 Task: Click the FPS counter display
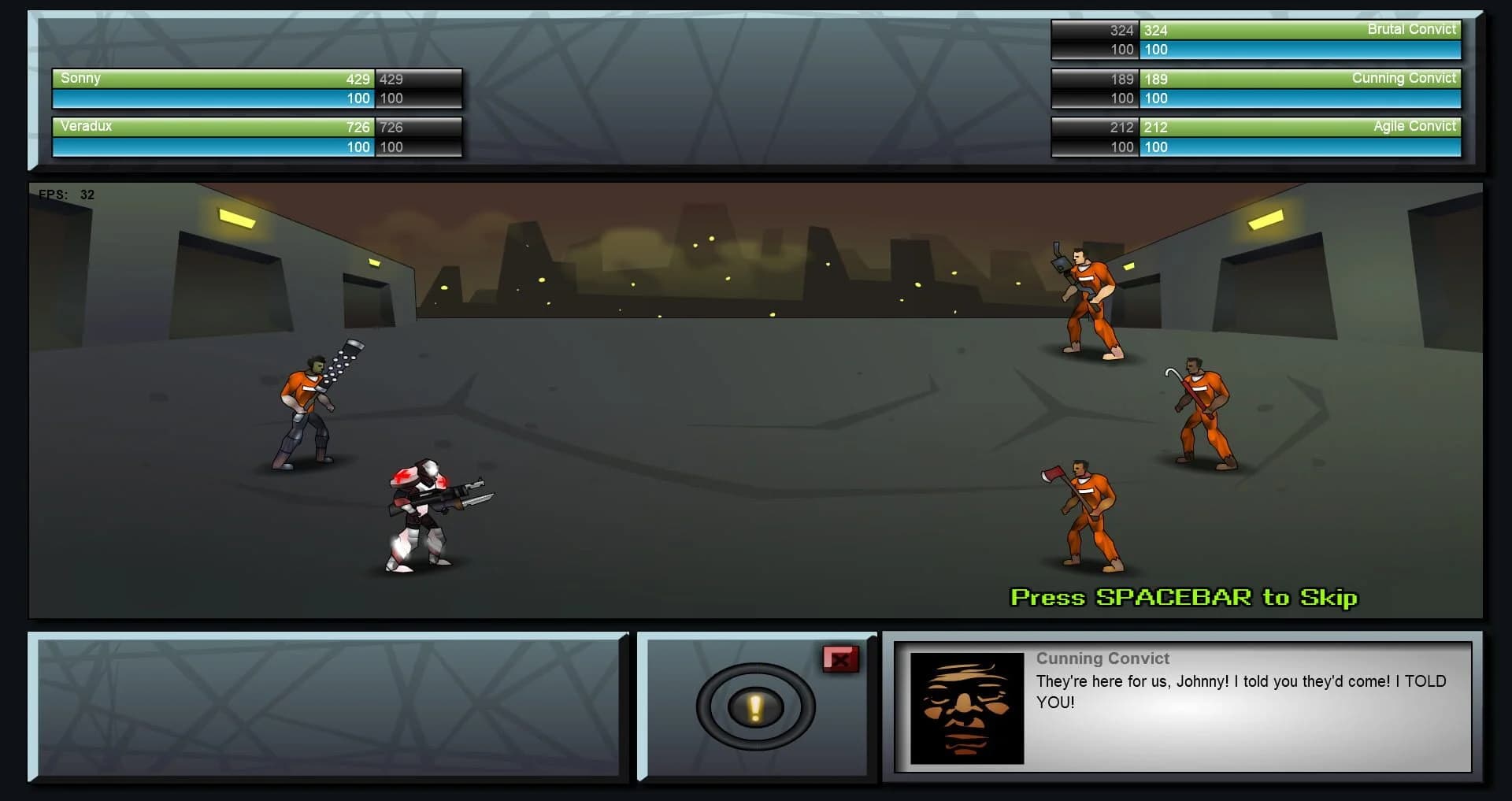click(x=67, y=194)
